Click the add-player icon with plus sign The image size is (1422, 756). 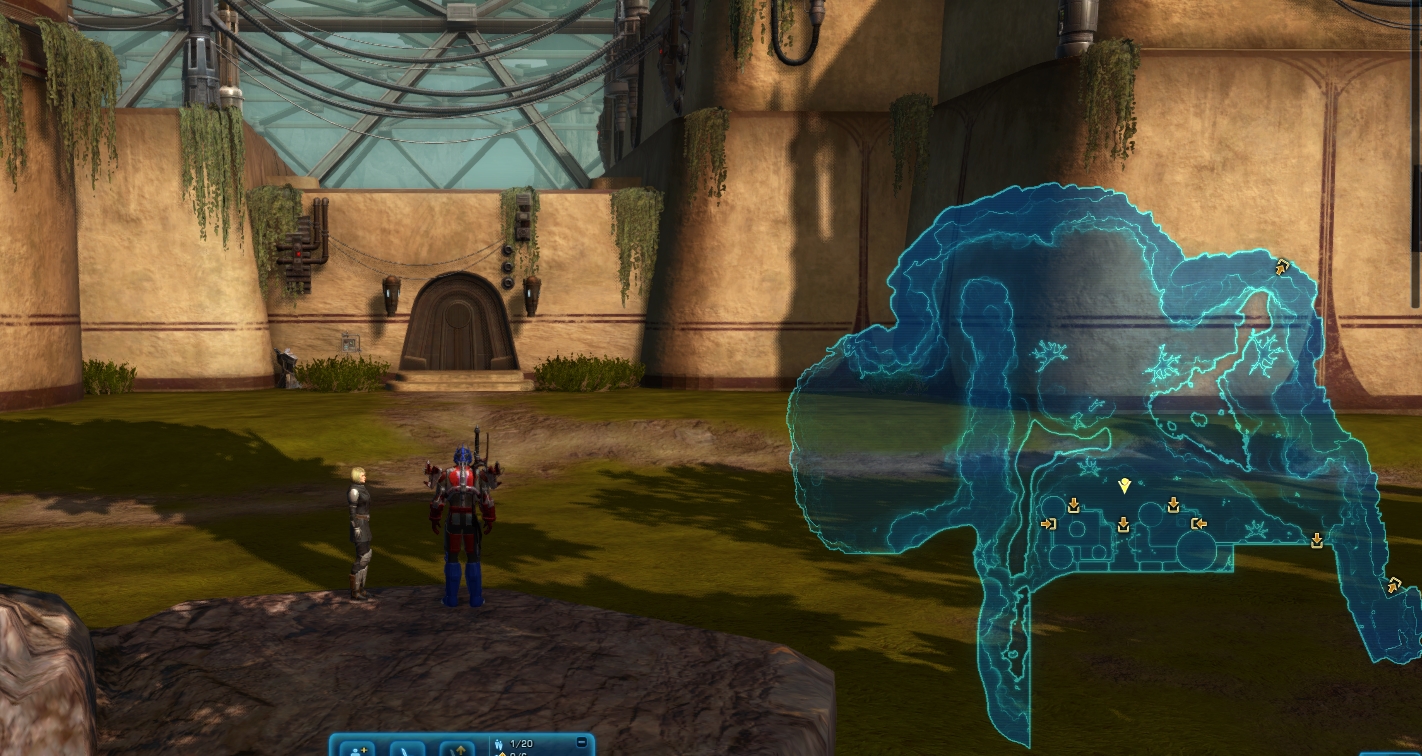[x=357, y=748]
